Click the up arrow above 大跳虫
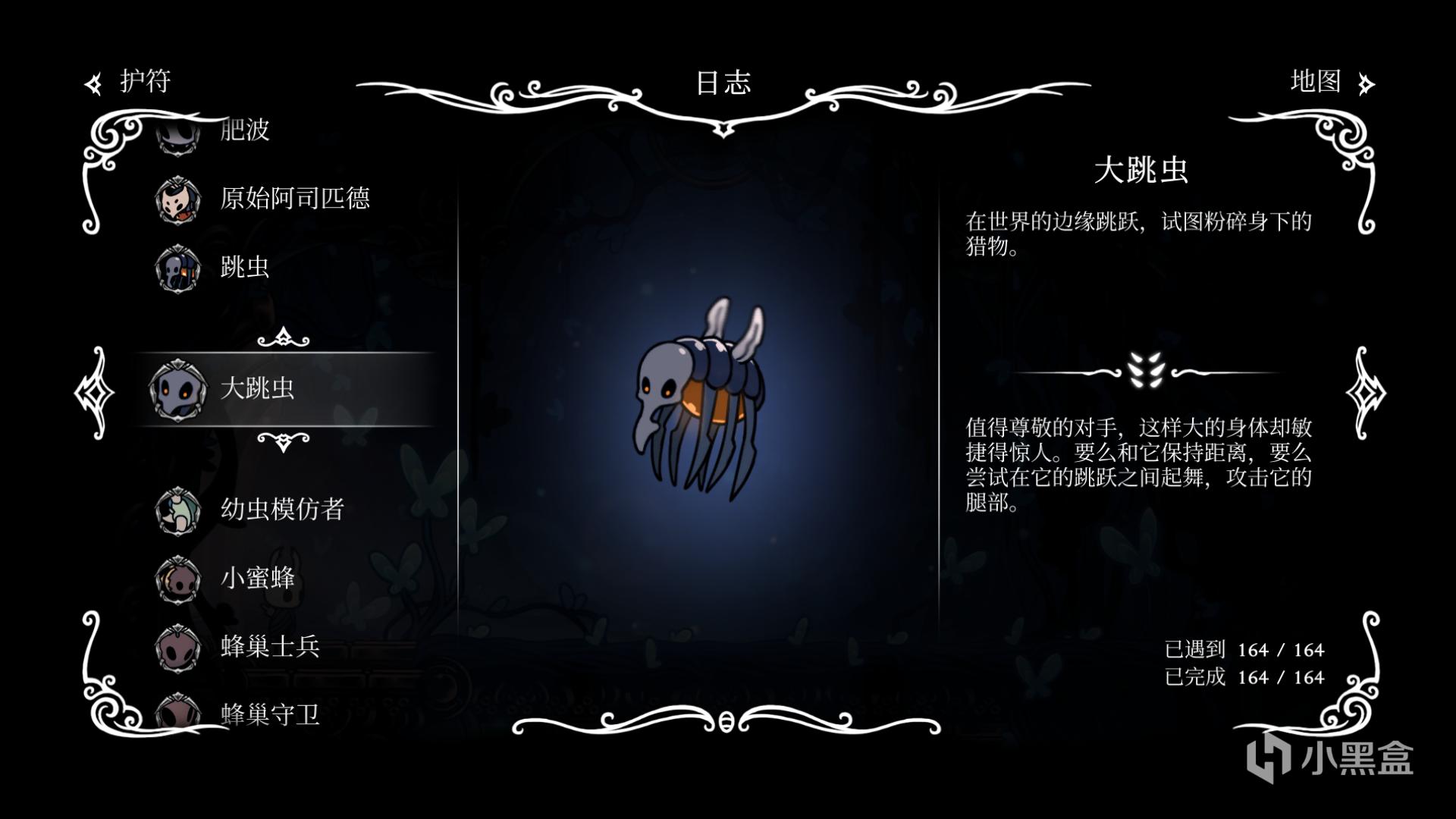This screenshot has height=819, width=1456. point(283,337)
